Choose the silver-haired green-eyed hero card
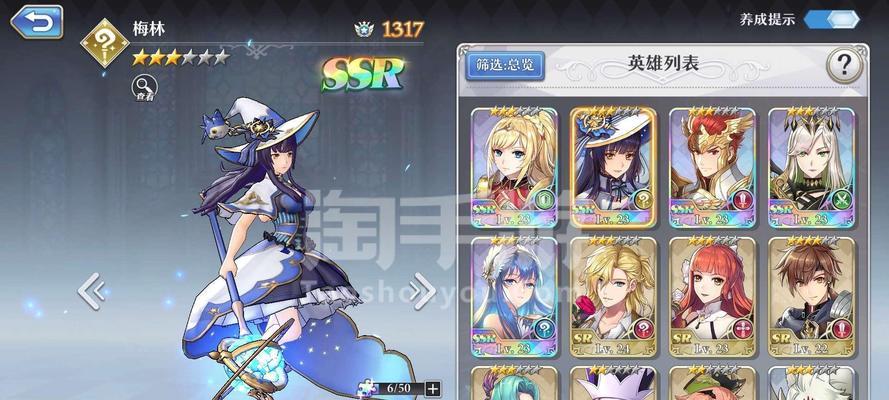Image resolution: width=889 pixels, height=400 pixels. coord(811,165)
